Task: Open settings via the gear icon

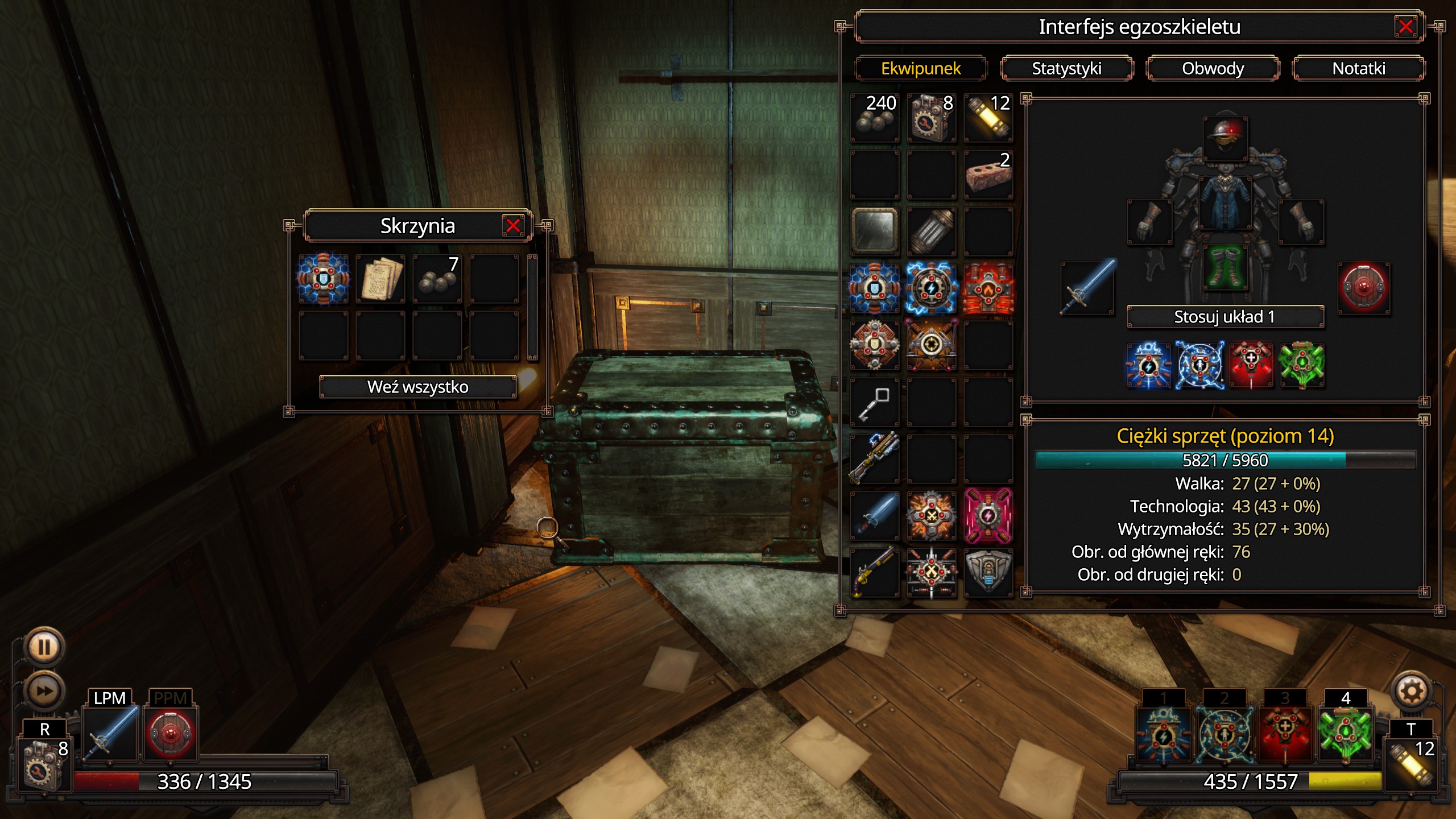Action: tap(1411, 692)
